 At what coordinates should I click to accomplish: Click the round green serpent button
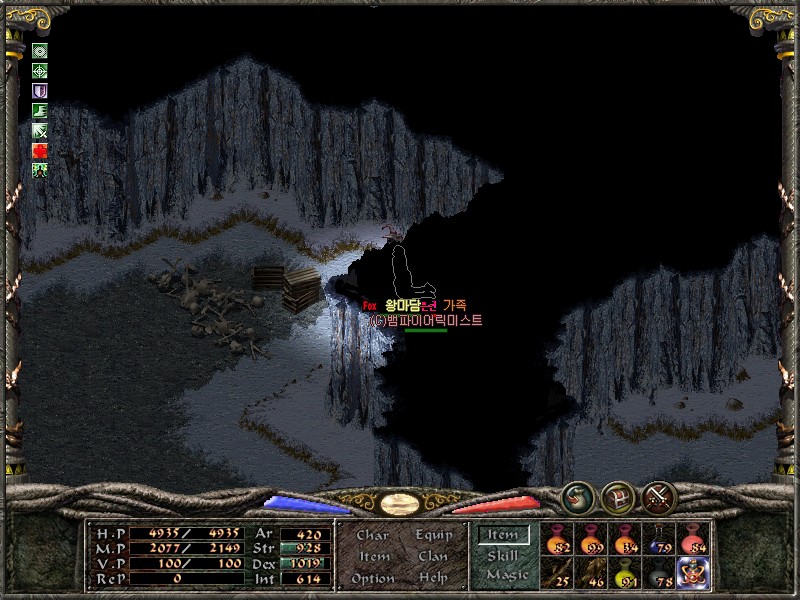click(576, 495)
